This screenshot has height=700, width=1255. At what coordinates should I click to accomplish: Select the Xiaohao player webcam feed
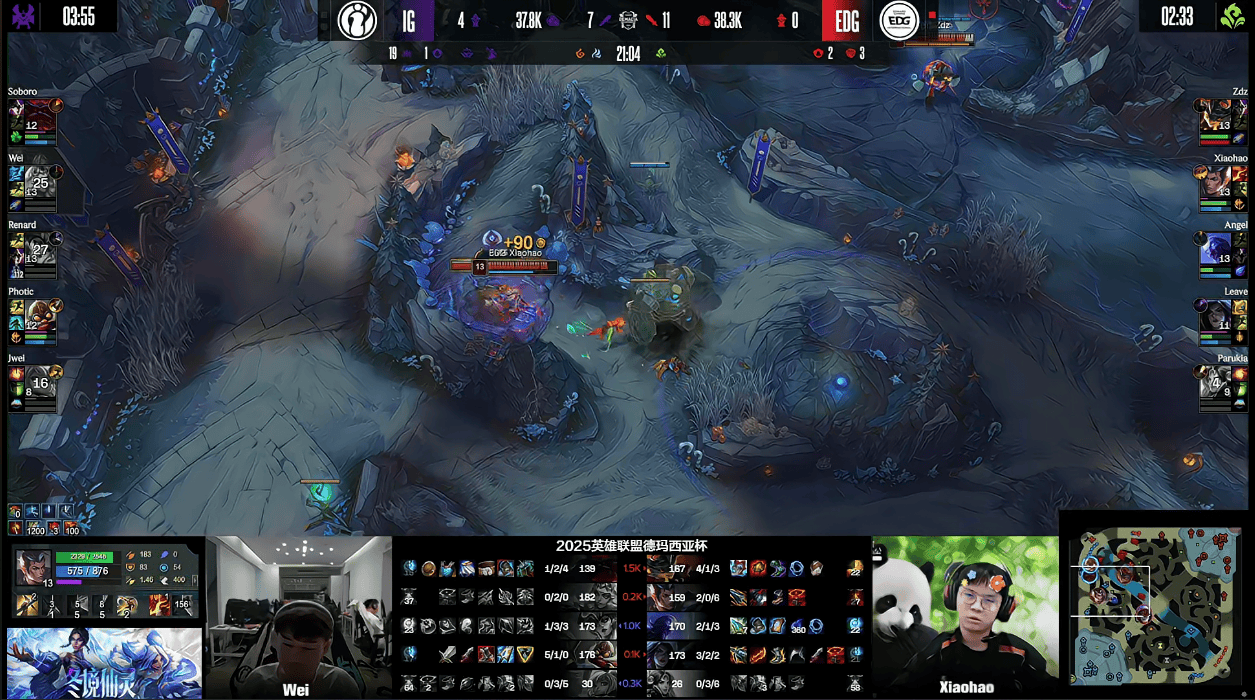click(x=965, y=617)
